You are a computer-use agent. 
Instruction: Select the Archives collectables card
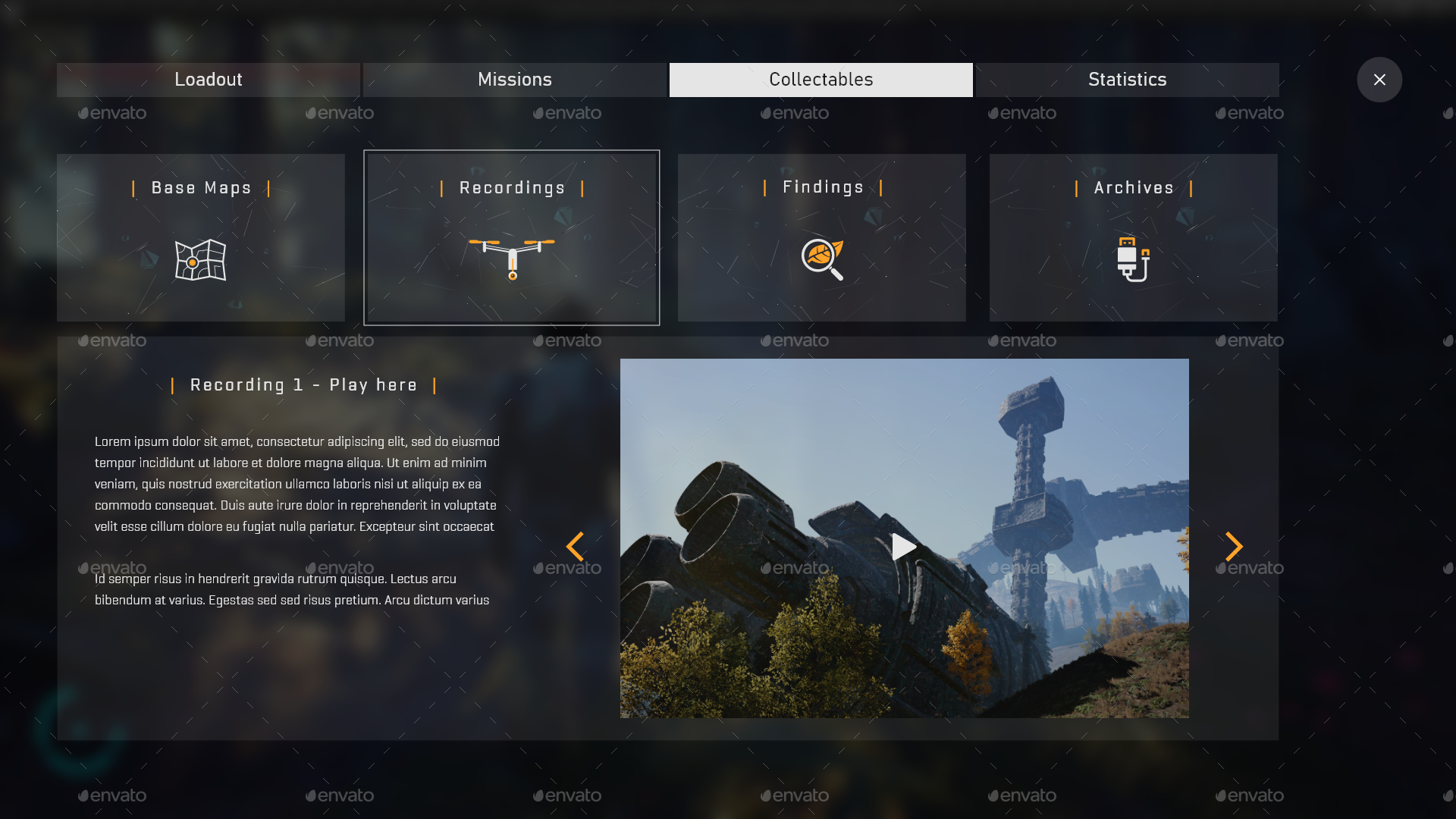point(1133,237)
